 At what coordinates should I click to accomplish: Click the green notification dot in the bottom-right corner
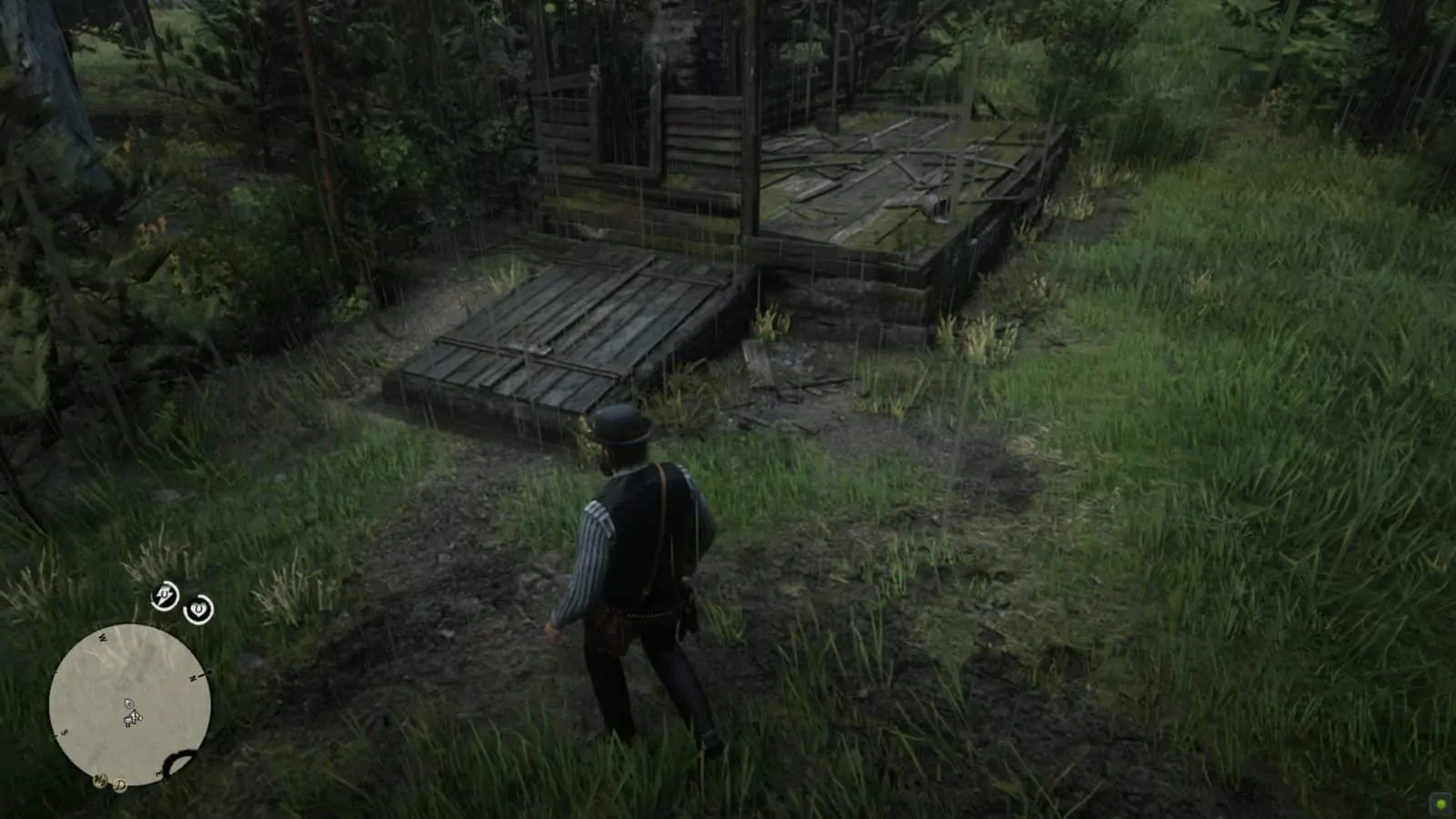(1440, 803)
